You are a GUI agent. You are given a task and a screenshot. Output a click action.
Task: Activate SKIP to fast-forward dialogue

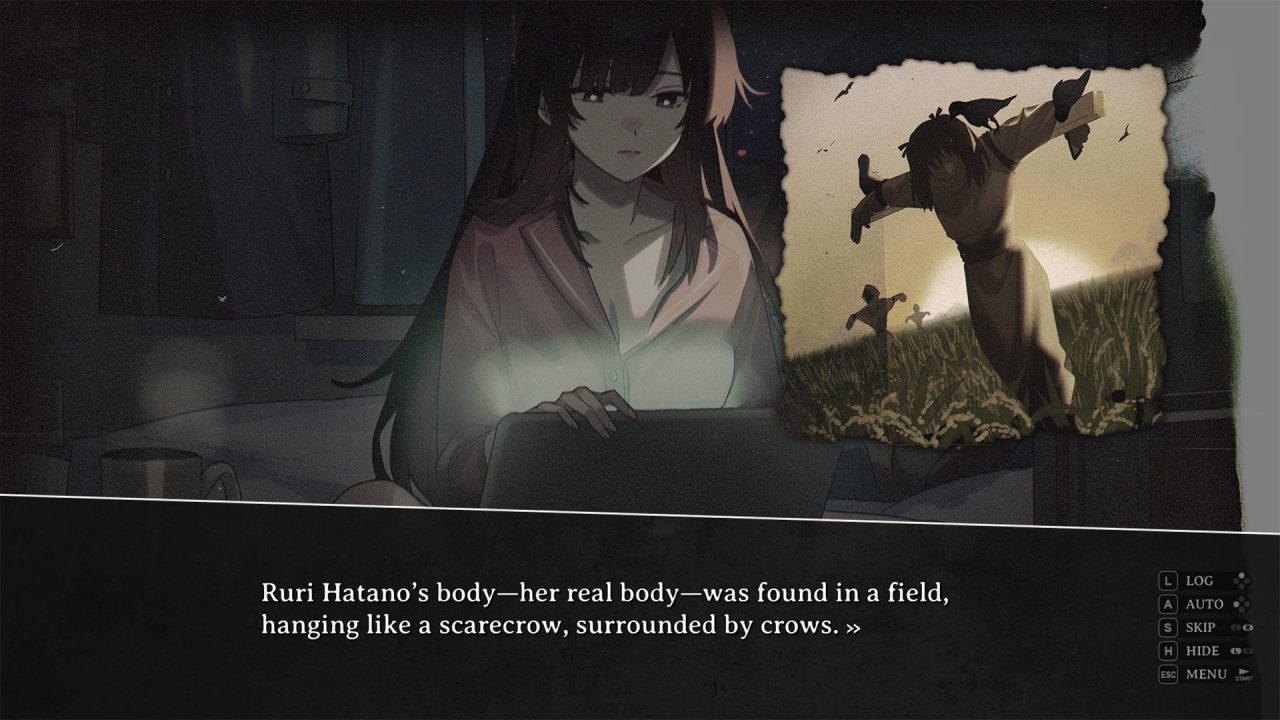[1201, 627]
